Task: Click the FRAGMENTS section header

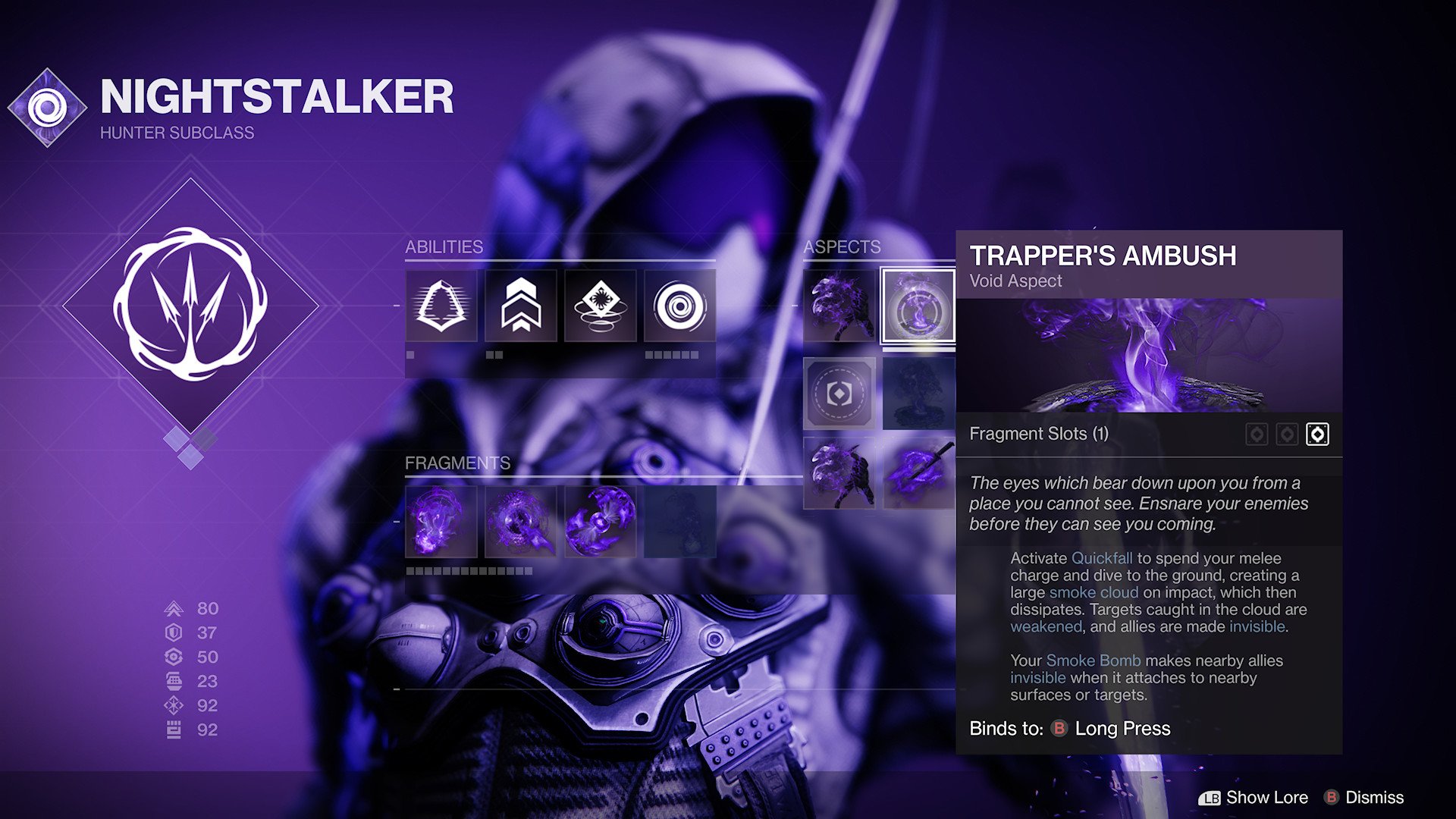Action: [458, 463]
